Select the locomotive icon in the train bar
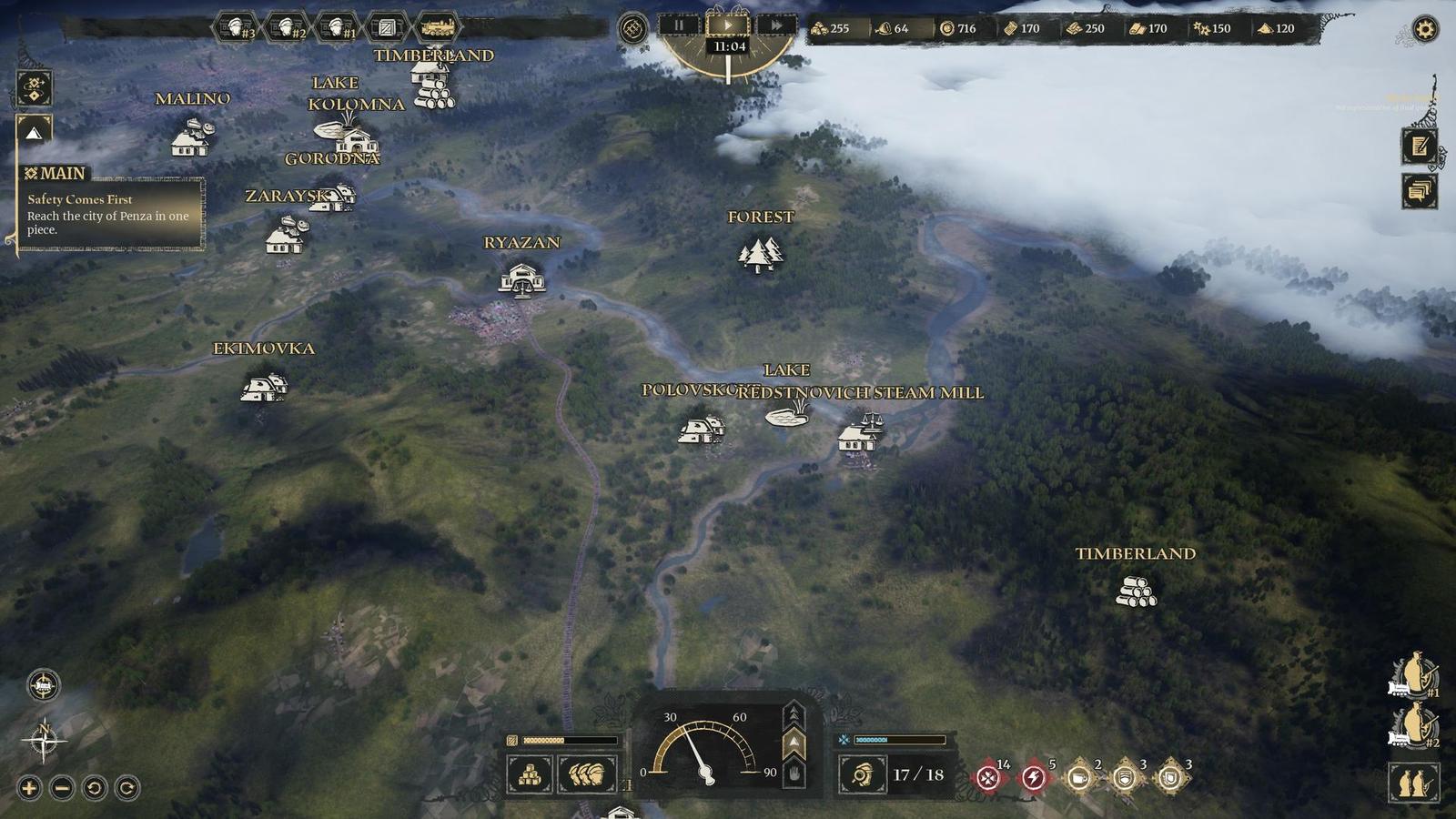 tap(438, 28)
